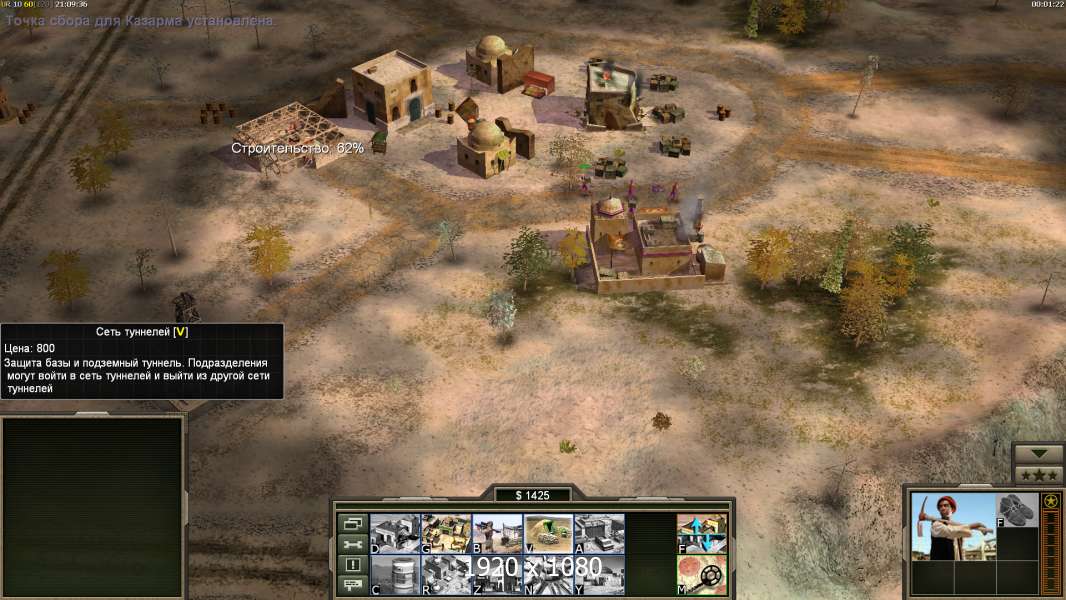The width and height of the screenshot is (1066, 600).
Task: Choose the barrel trap icon labeled C
Action: (x=395, y=575)
